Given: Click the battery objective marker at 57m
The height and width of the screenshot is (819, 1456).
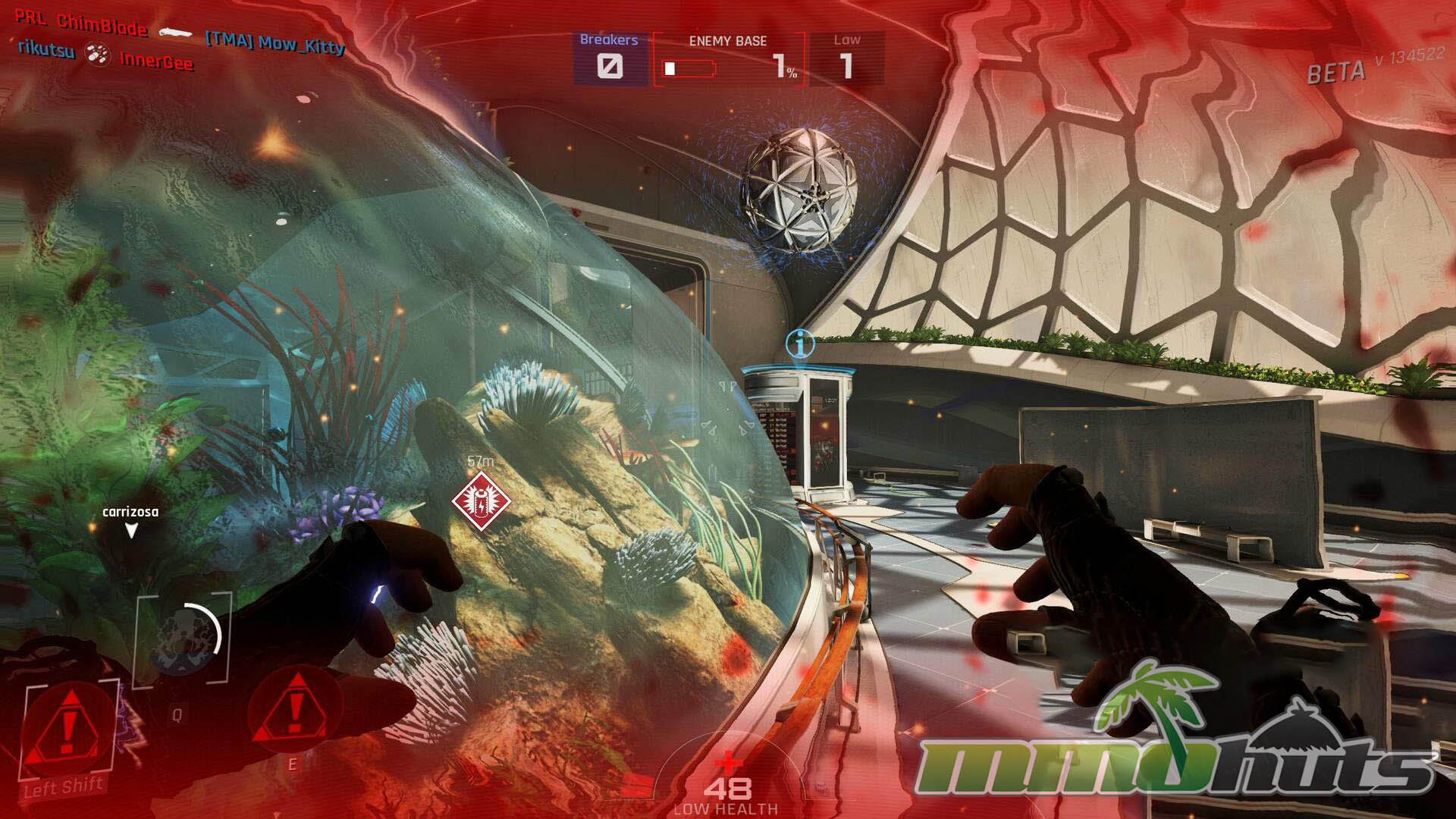Looking at the screenshot, I should pyautogui.click(x=481, y=501).
